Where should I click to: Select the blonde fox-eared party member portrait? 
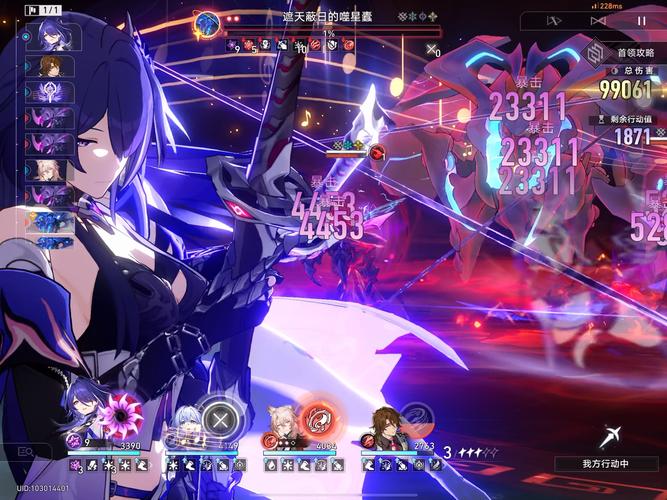pos(283,427)
